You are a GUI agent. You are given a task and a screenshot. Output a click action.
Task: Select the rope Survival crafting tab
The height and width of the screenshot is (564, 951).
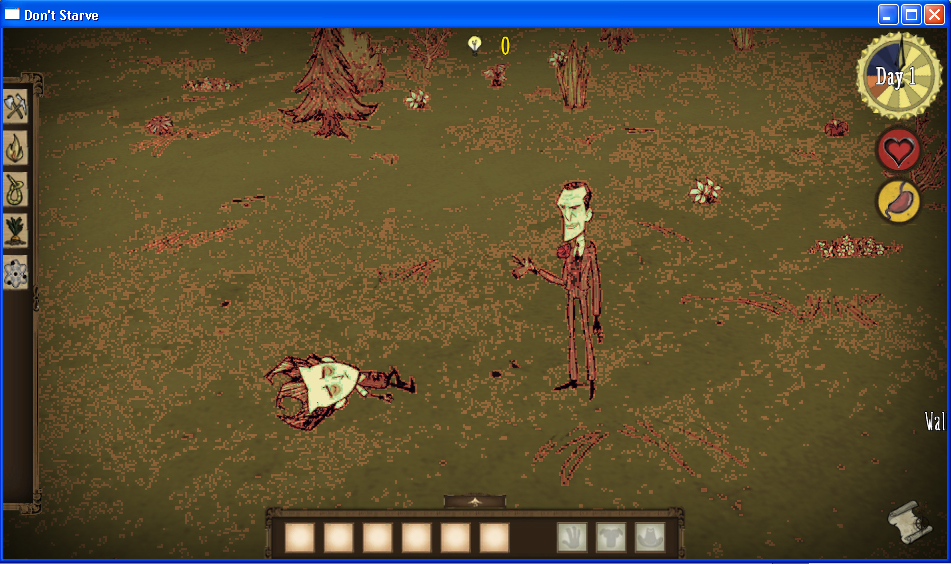click(15, 189)
